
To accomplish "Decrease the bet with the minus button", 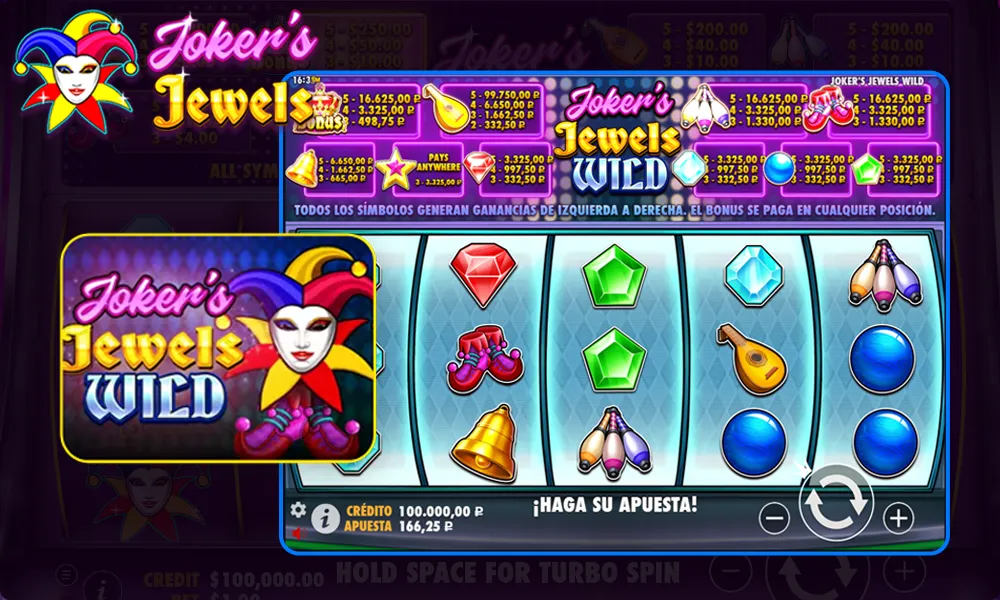I will tap(775, 518).
